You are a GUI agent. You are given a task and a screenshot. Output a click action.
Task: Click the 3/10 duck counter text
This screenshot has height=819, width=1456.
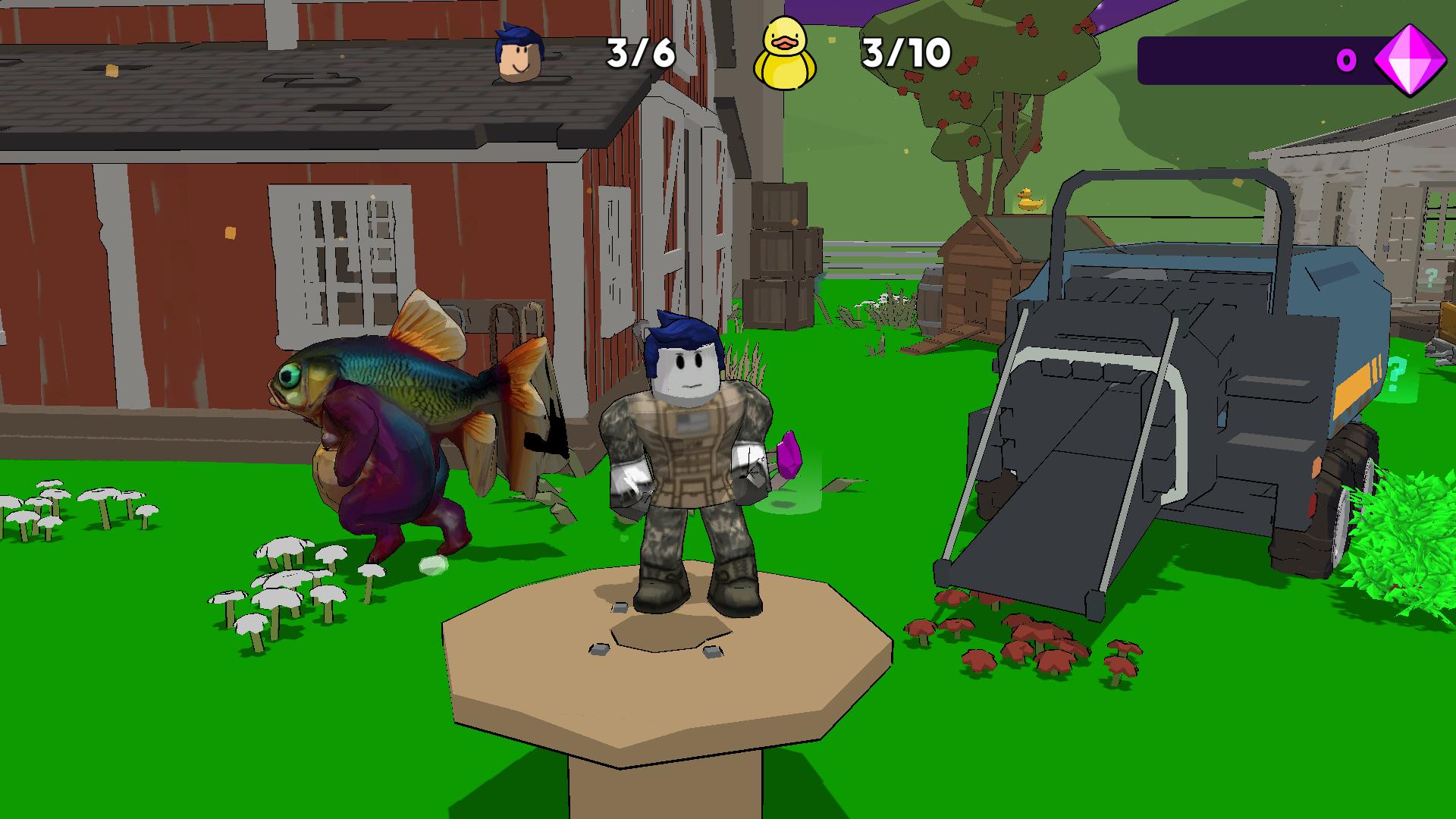905,52
